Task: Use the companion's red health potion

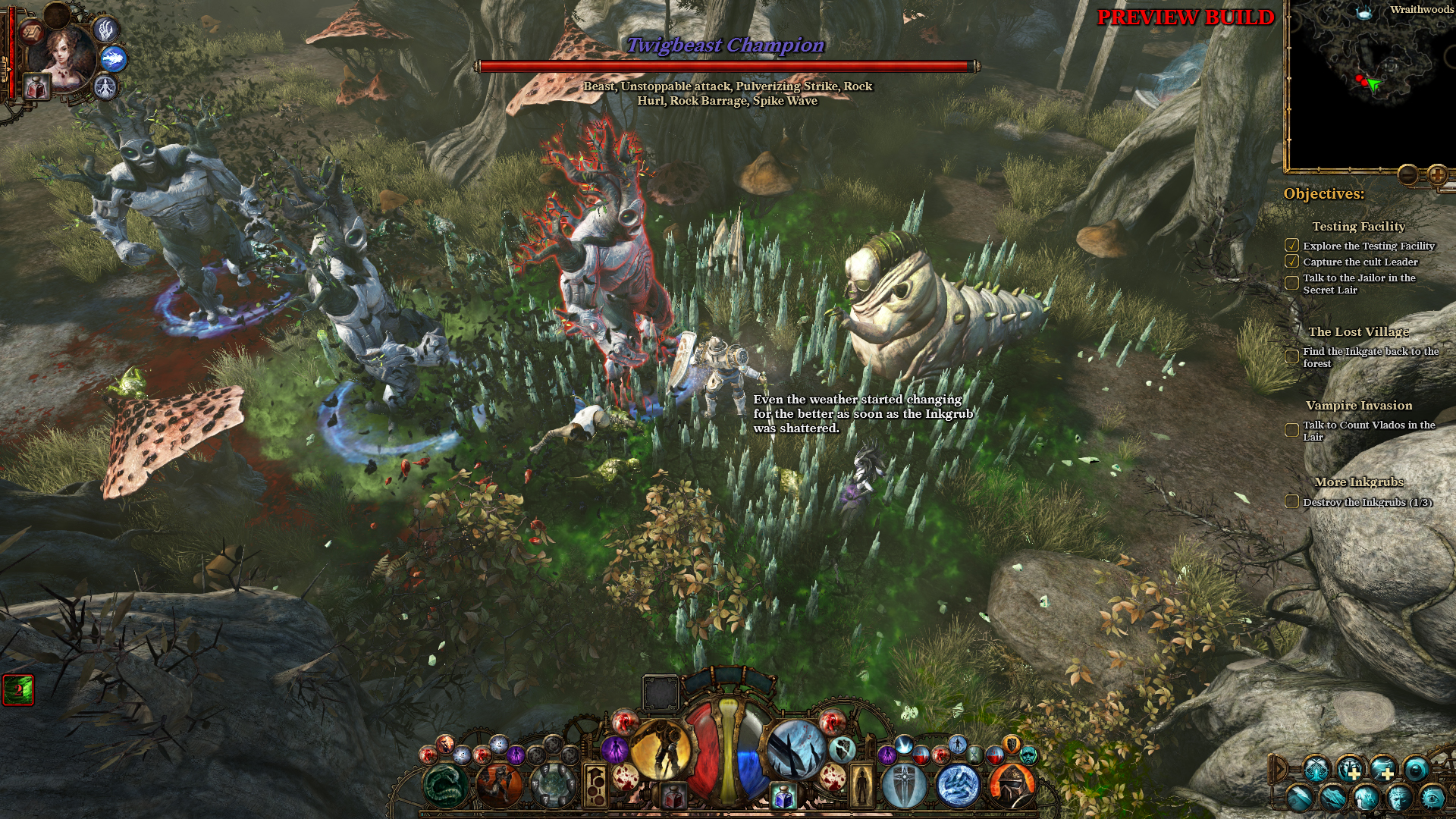Action: (x=35, y=88)
